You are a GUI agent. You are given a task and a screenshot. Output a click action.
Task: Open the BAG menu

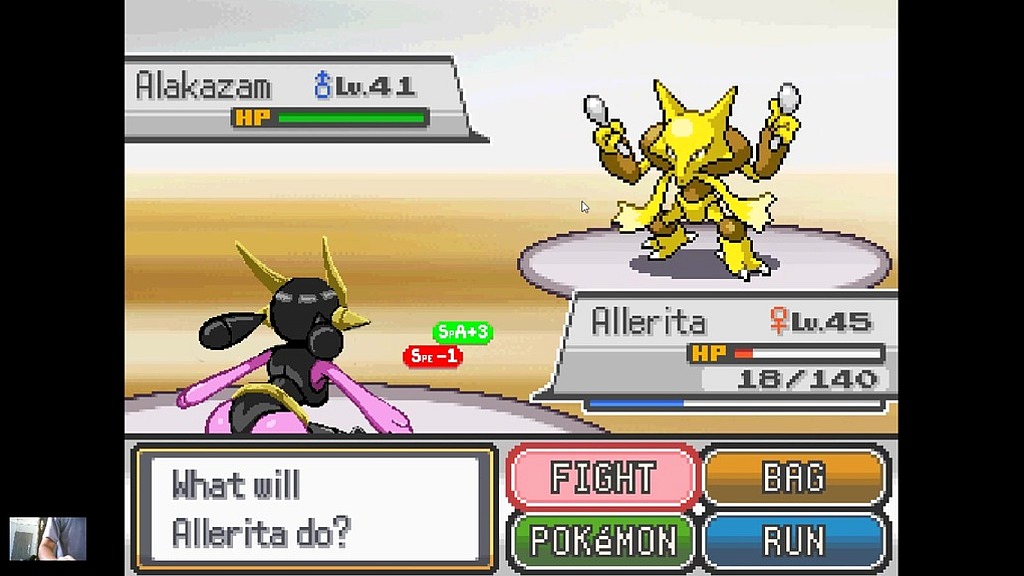click(796, 478)
